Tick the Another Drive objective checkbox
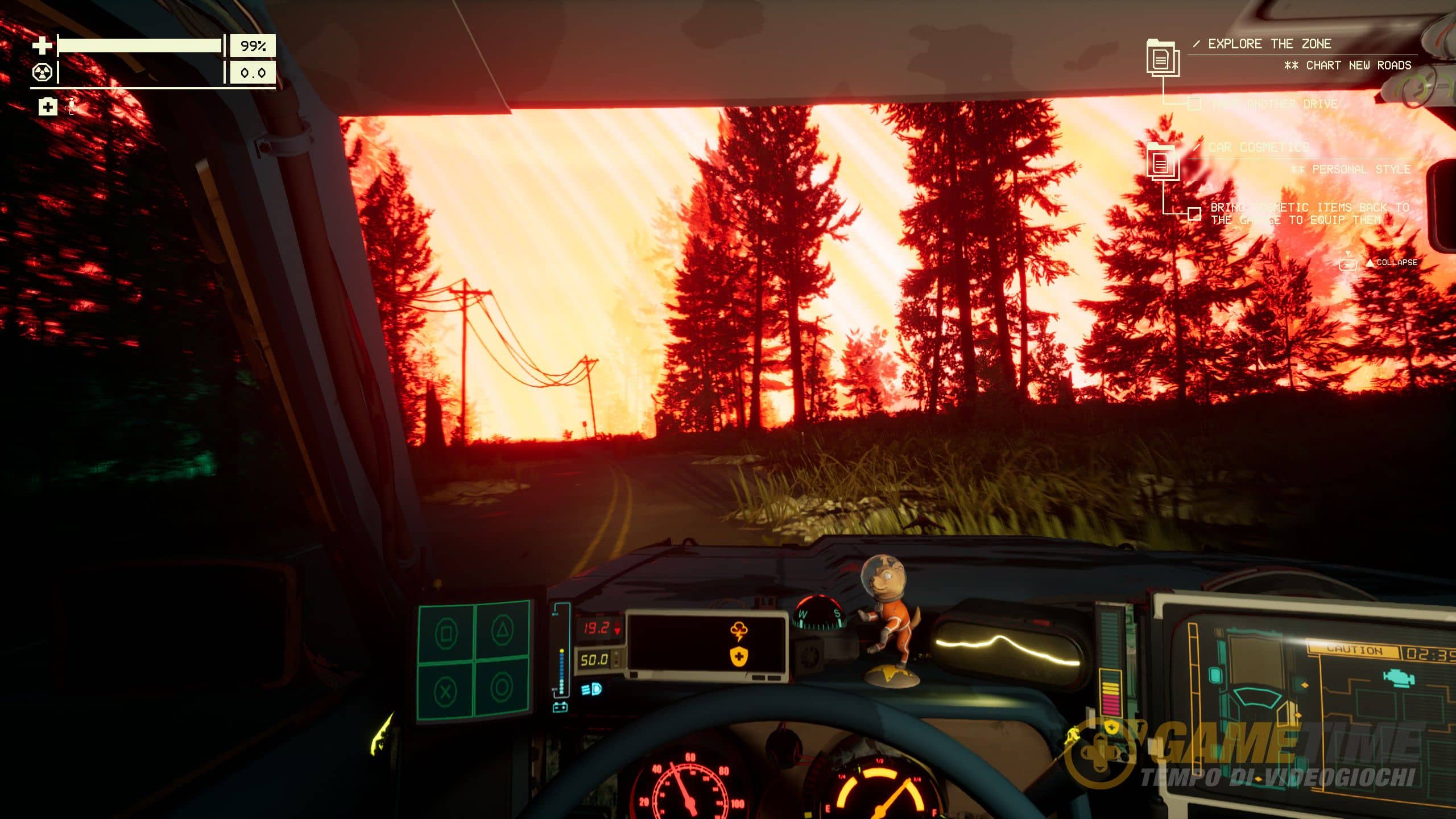 [x=1194, y=104]
